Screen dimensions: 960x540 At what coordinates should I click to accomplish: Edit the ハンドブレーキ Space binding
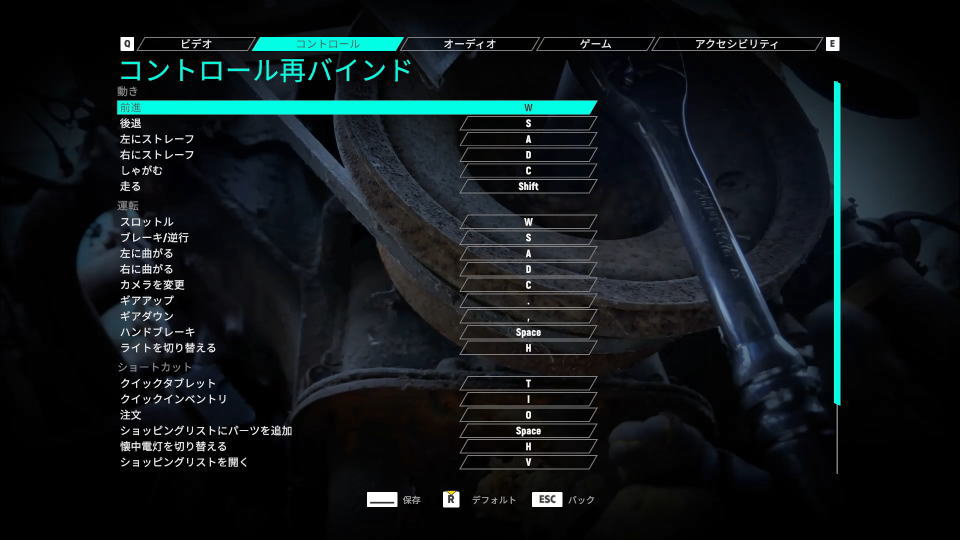(x=528, y=332)
